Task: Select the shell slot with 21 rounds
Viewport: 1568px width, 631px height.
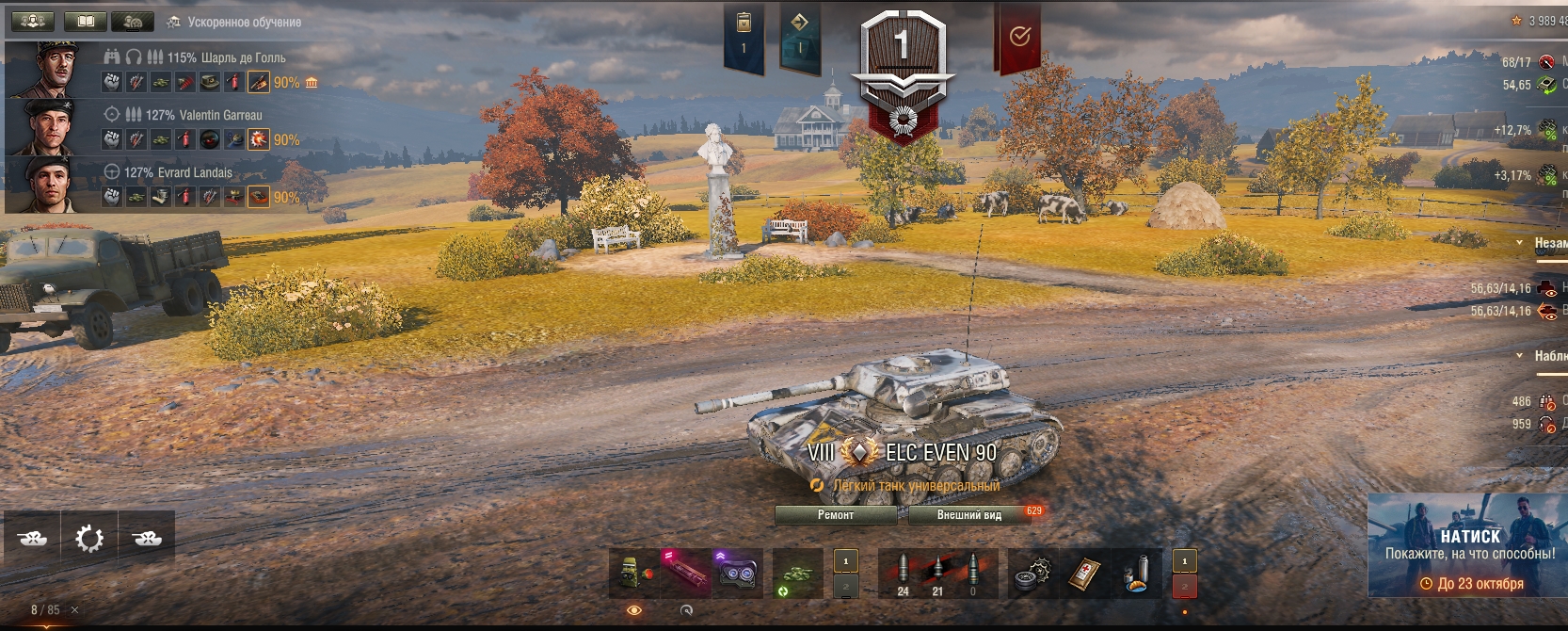Action: point(937,574)
